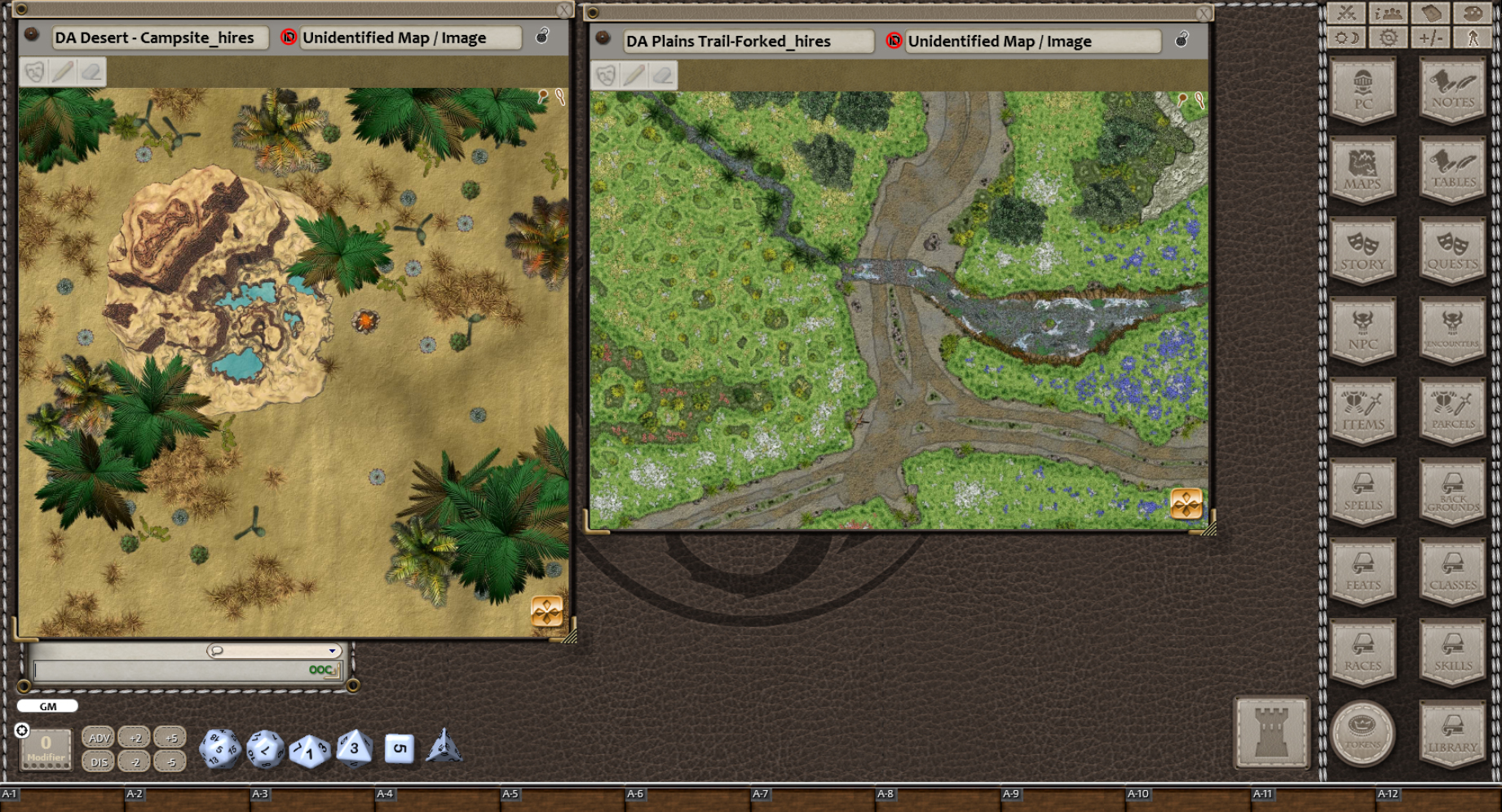Open the chat emote type dropdown

[x=333, y=651]
